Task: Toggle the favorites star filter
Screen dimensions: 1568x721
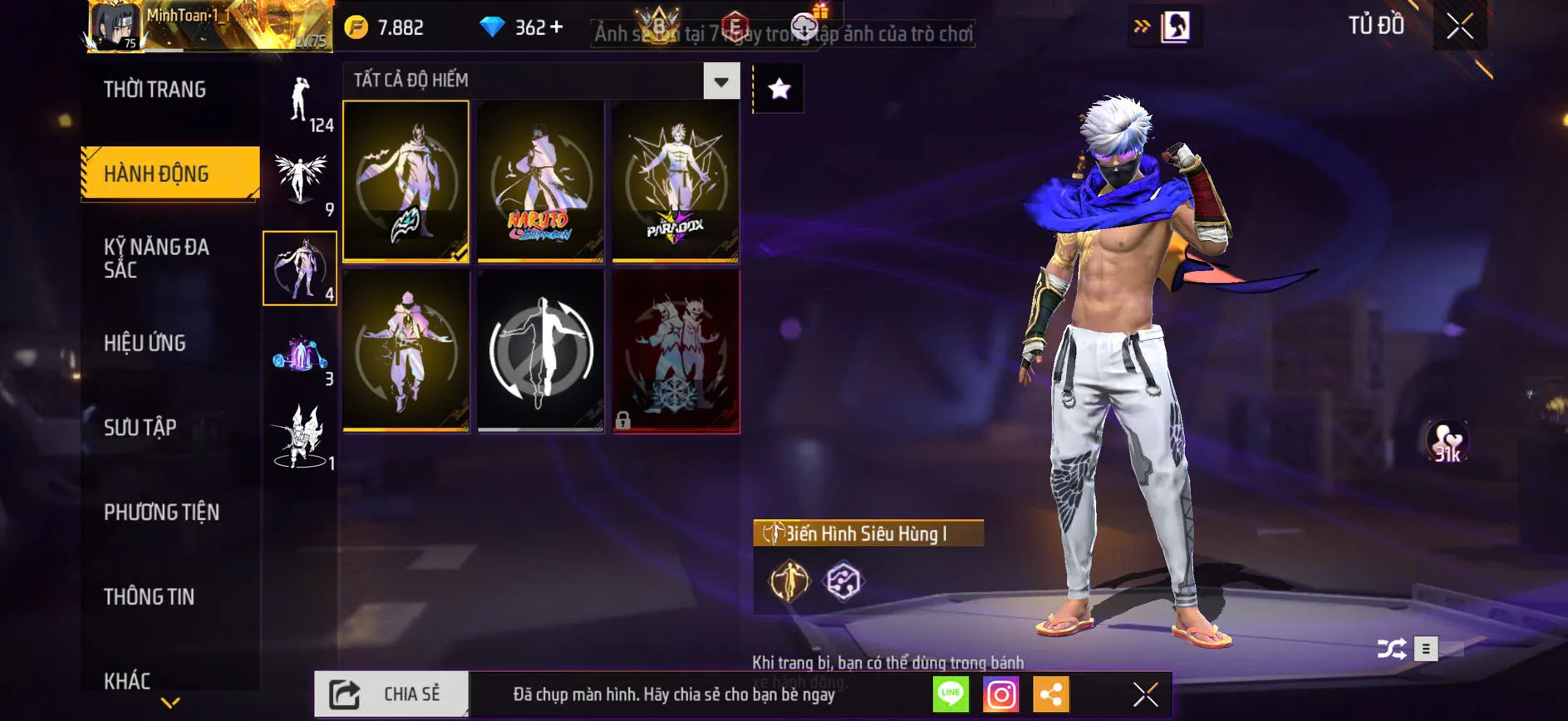Action: pyautogui.click(x=778, y=87)
